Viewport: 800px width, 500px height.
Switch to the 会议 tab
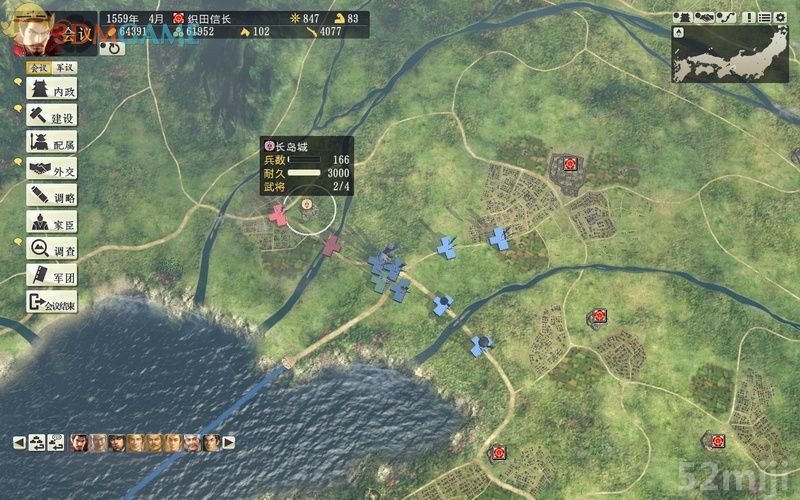pyautogui.click(x=38, y=70)
